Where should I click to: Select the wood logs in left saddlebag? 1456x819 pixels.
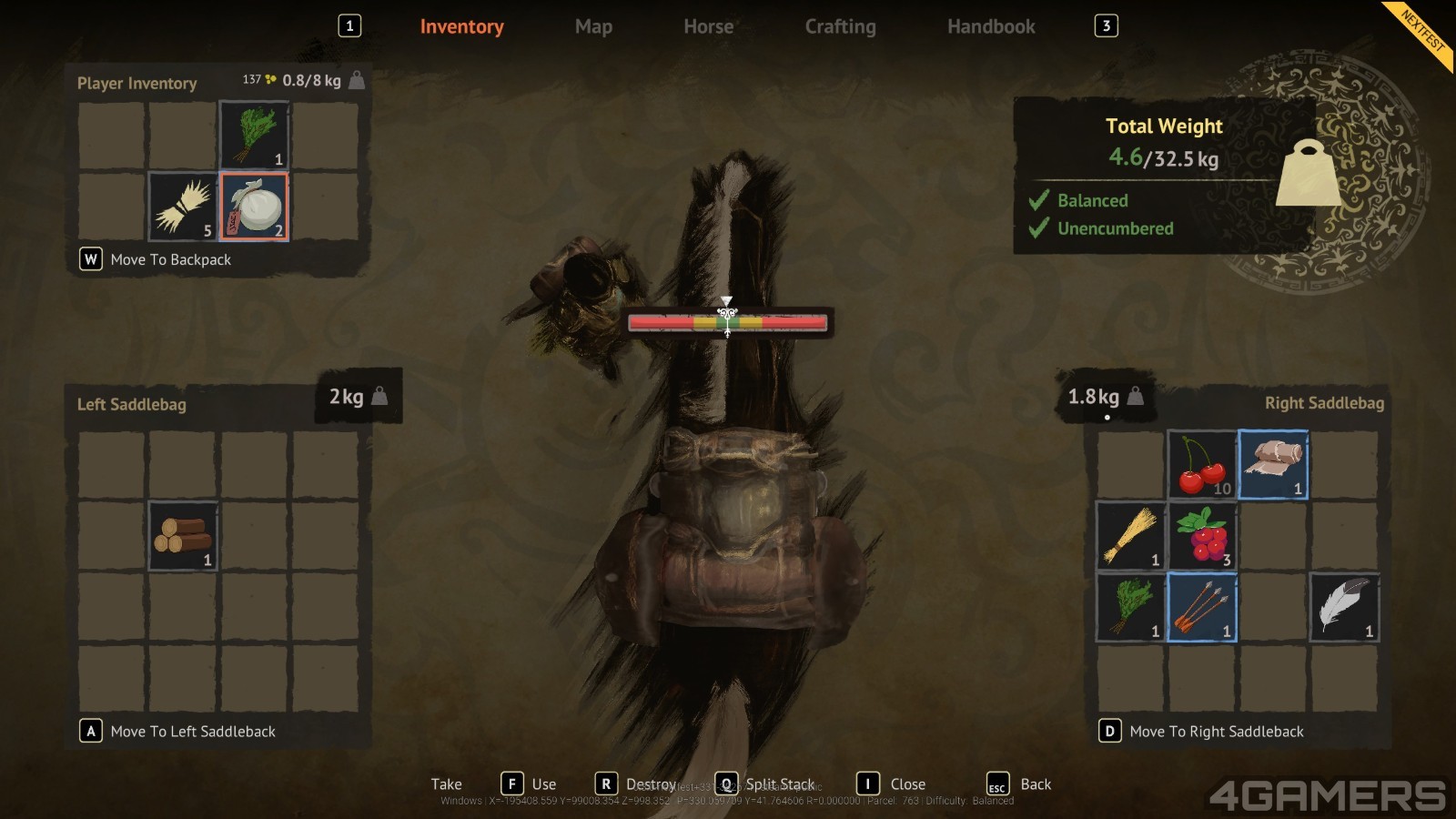click(183, 536)
